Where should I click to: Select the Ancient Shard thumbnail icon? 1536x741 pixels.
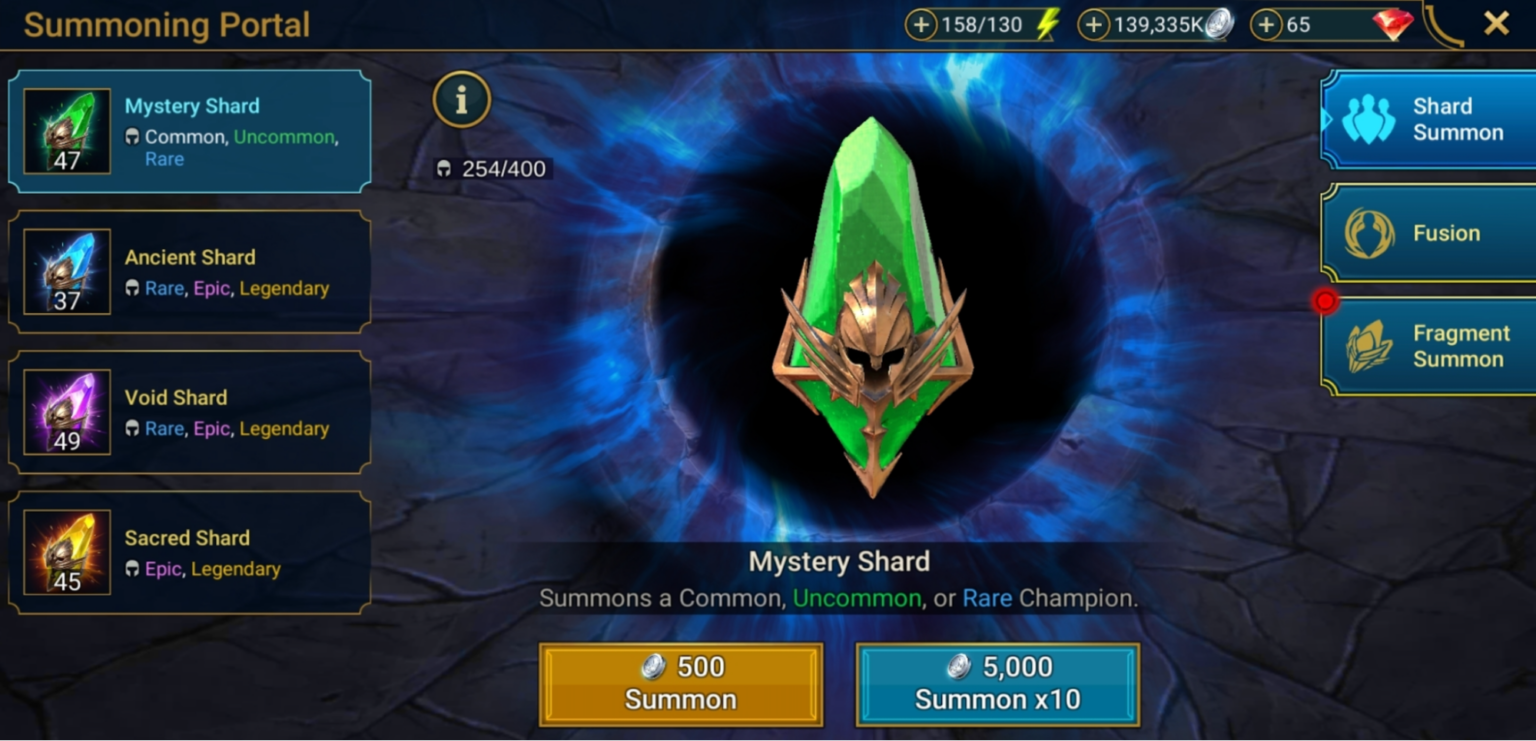coord(67,270)
